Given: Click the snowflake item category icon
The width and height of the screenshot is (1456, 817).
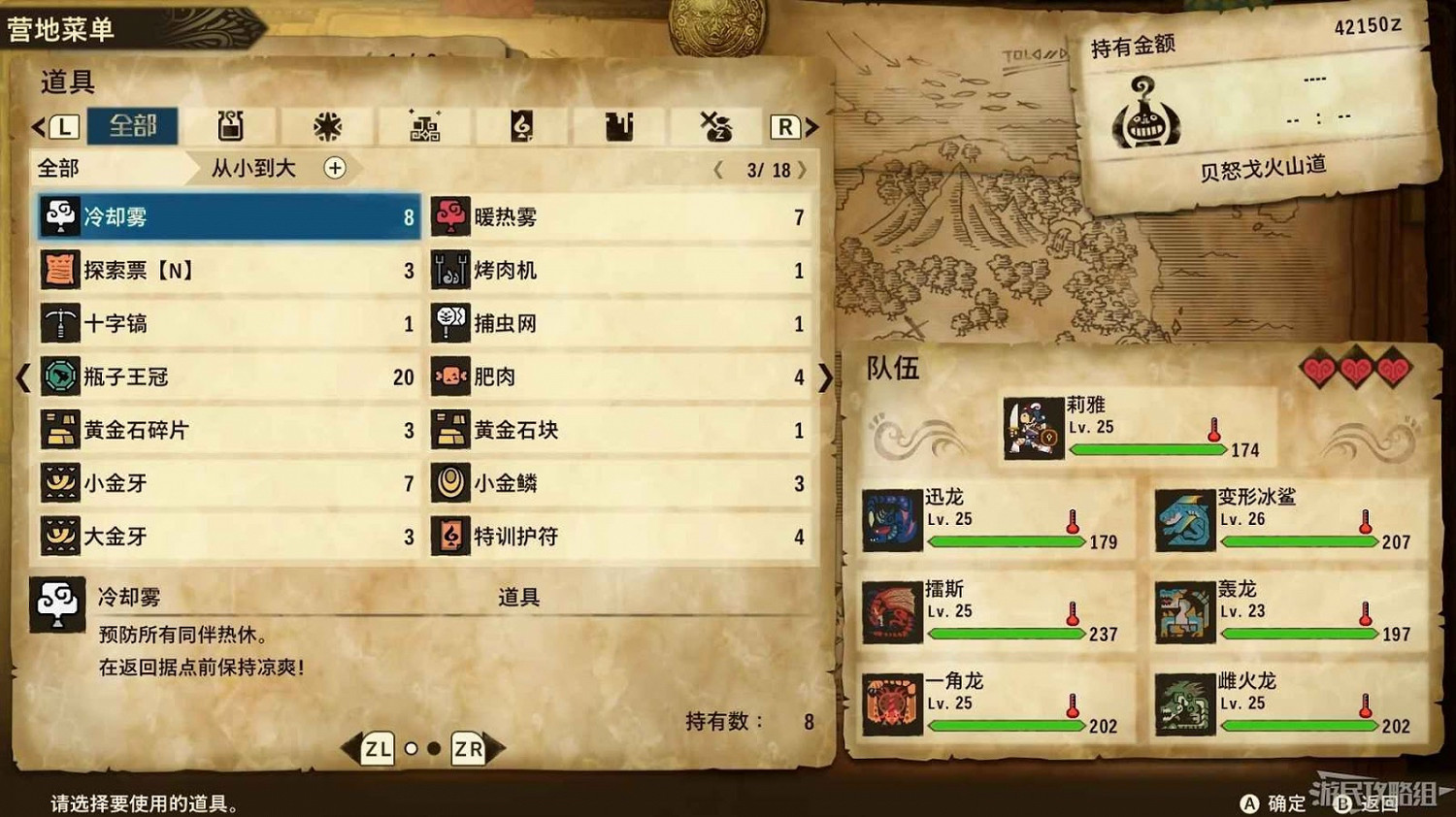Looking at the screenshot, I should [x=327, y=126].
